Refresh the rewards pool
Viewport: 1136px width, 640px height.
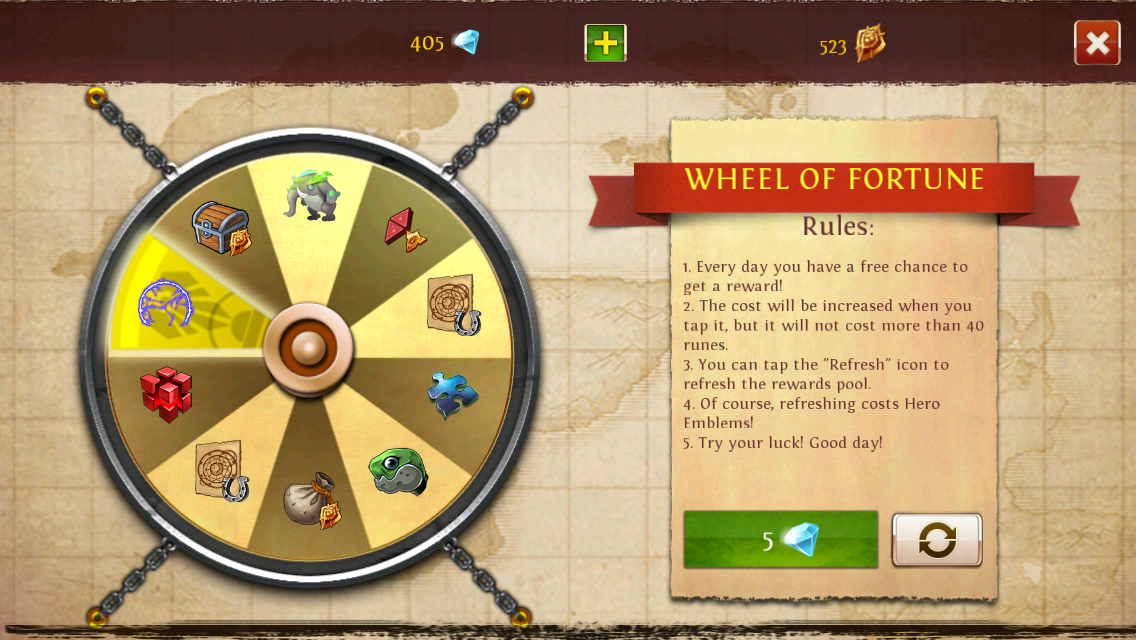[937, 540]
